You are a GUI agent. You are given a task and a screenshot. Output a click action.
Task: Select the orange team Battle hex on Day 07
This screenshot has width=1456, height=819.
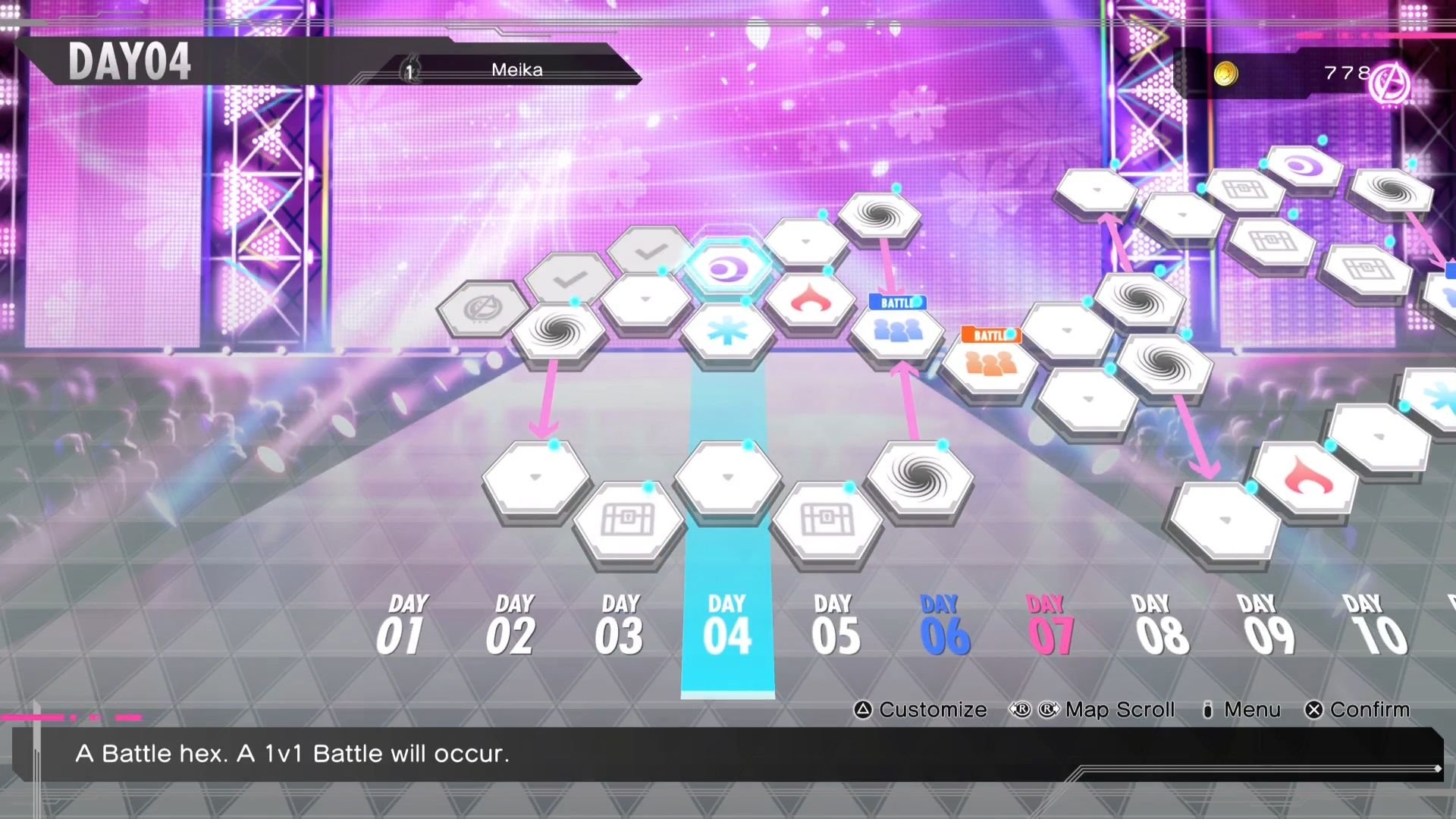992,364
